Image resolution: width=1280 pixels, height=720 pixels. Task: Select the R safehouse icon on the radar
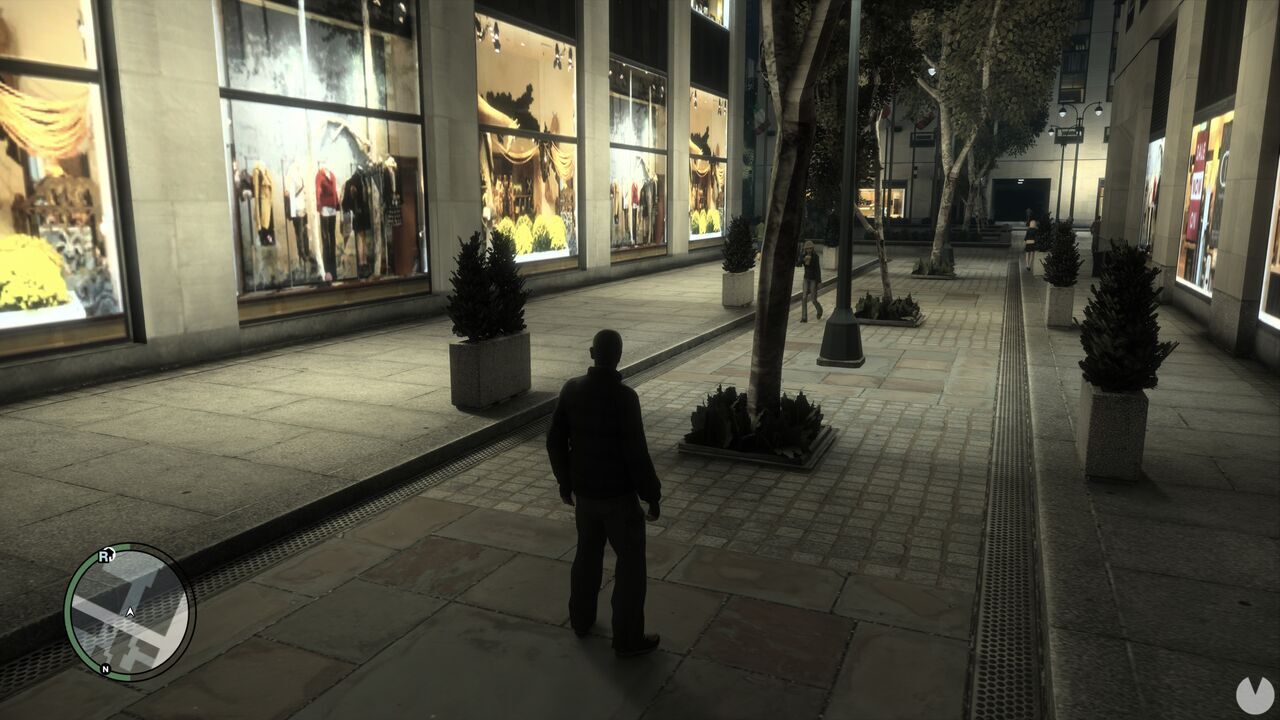click(105, 555)
